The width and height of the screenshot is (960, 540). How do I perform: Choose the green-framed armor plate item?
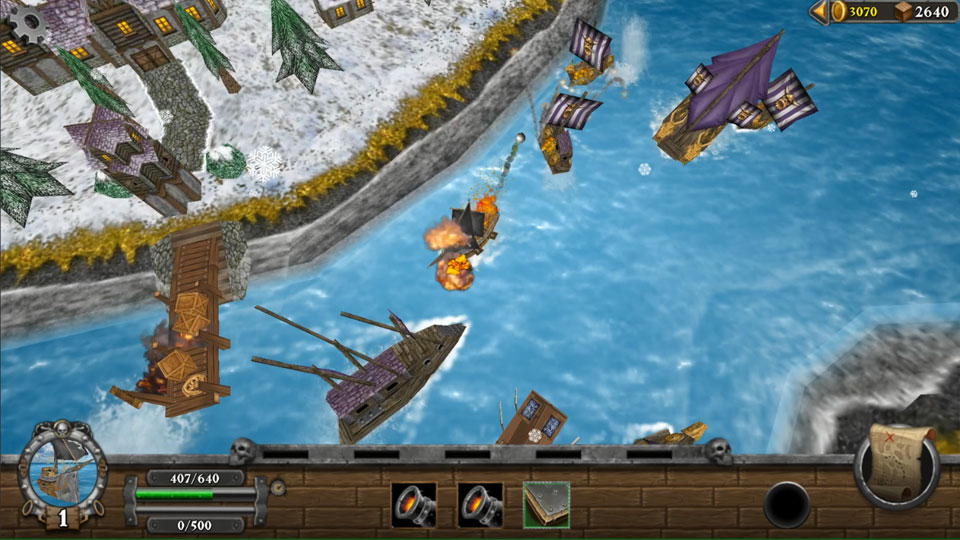pyautogui.click(x=546, y=505)
